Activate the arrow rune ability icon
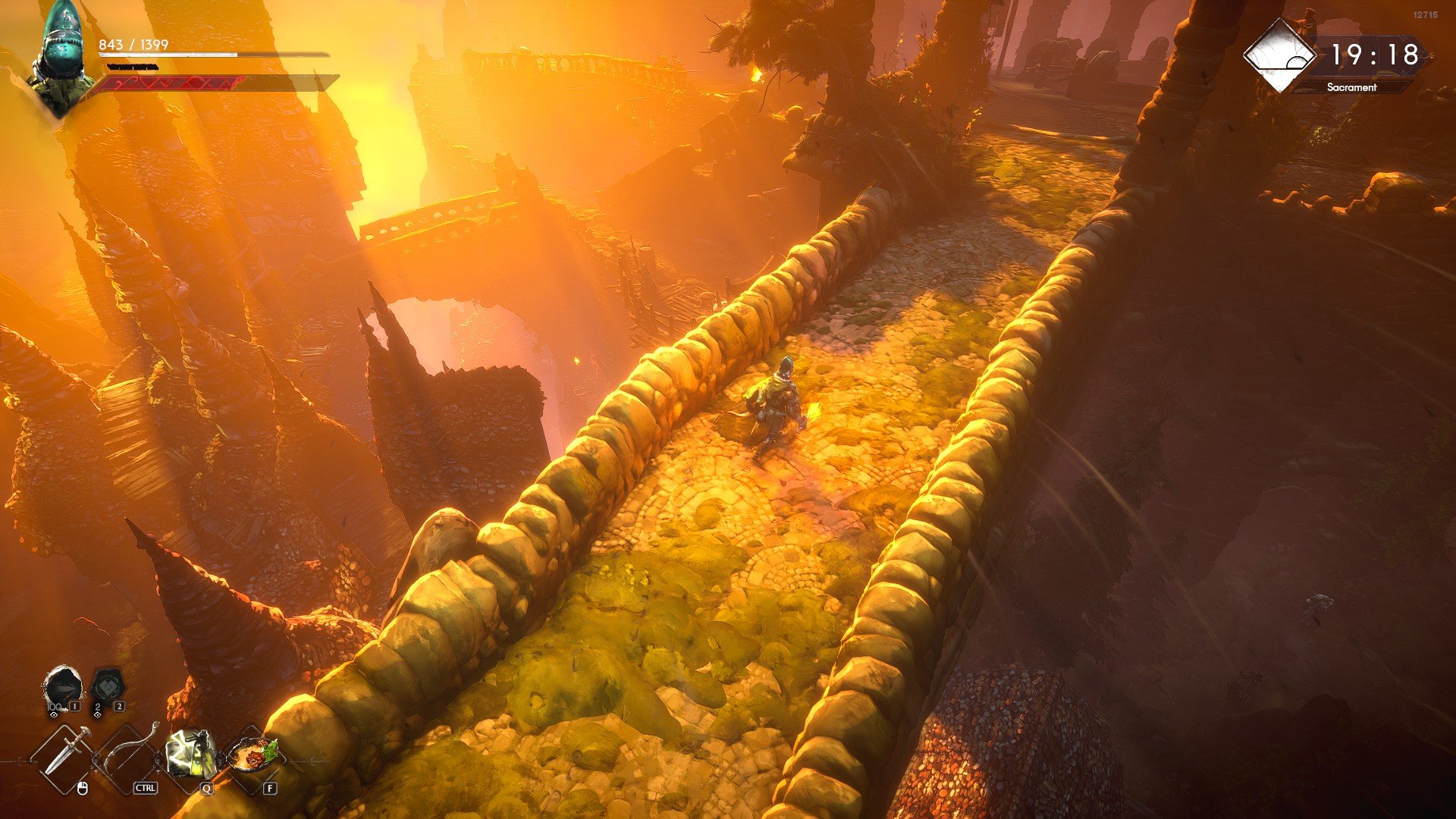The image size is (1456, 819). 62,688
